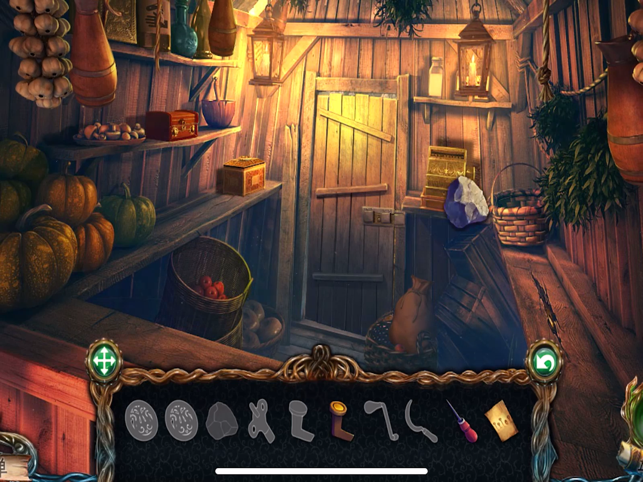Image resolution: width=643 pixels, height=482 pixels.
Task: Select the gray pipe elbow silhouette
Action: tap(300, 421)
